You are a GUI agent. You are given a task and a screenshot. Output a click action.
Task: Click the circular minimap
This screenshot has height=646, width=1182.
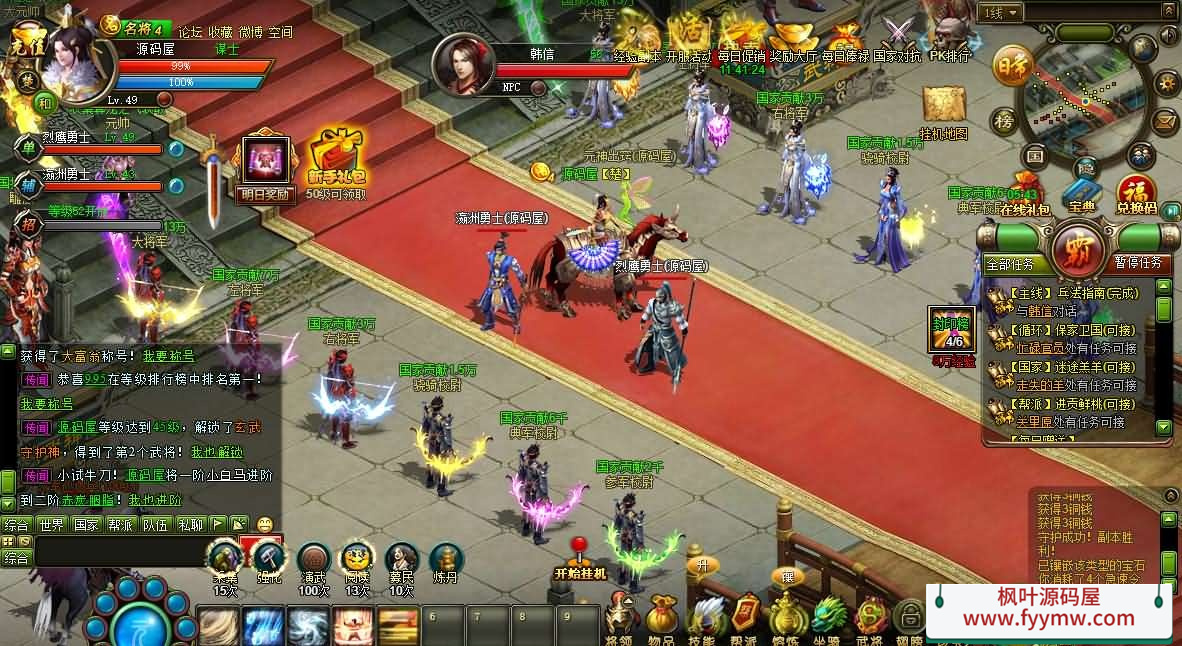[1083, 101]
